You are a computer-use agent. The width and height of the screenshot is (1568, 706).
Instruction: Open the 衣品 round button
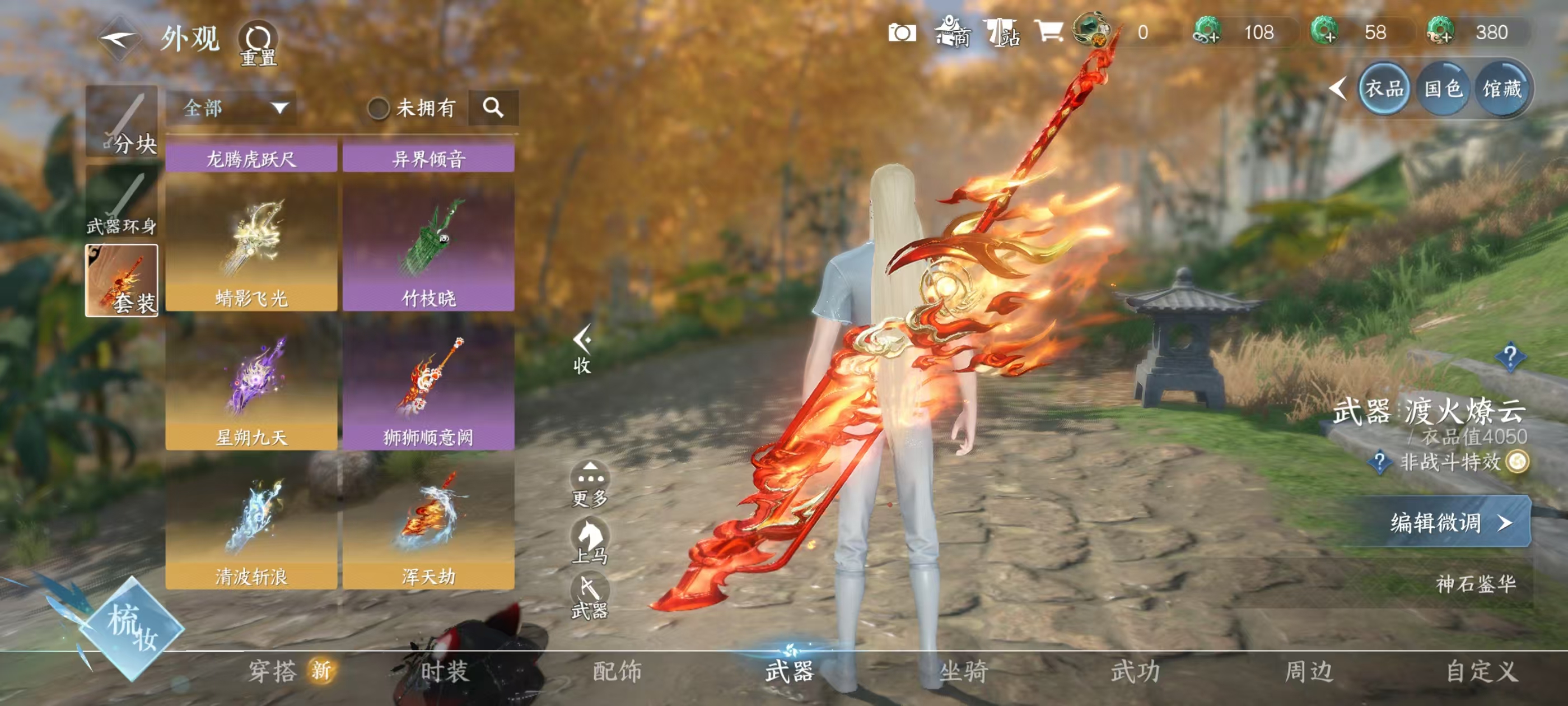coord(1384,89)
